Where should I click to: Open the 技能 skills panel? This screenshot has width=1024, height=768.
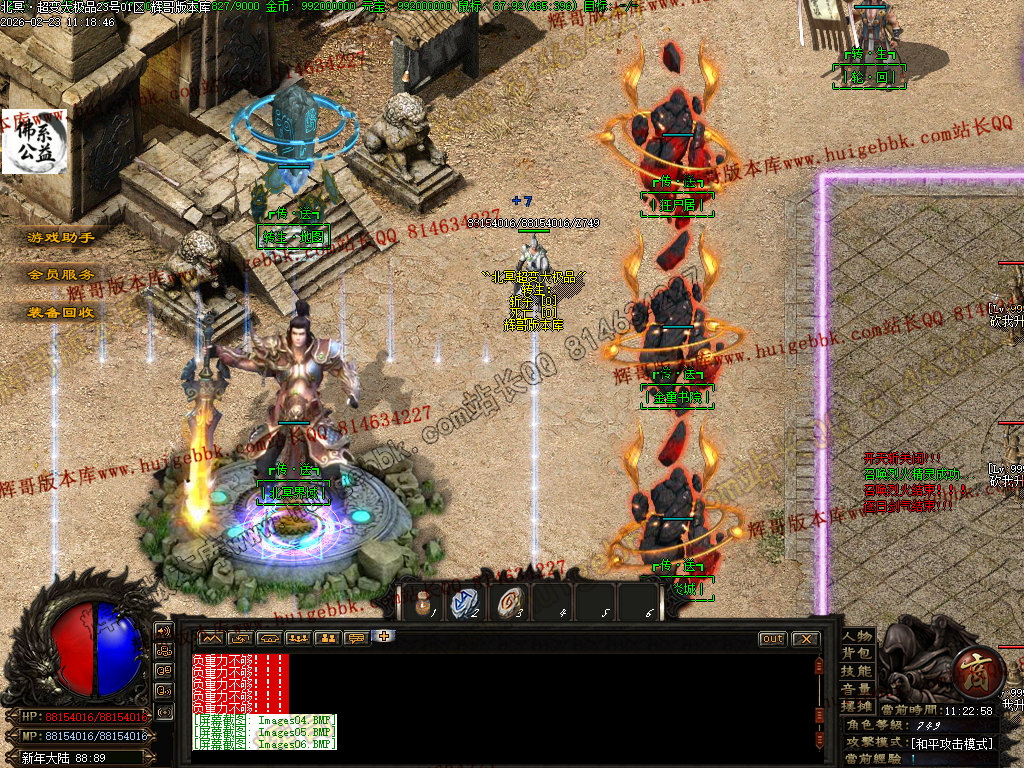(x=857, y=671)
